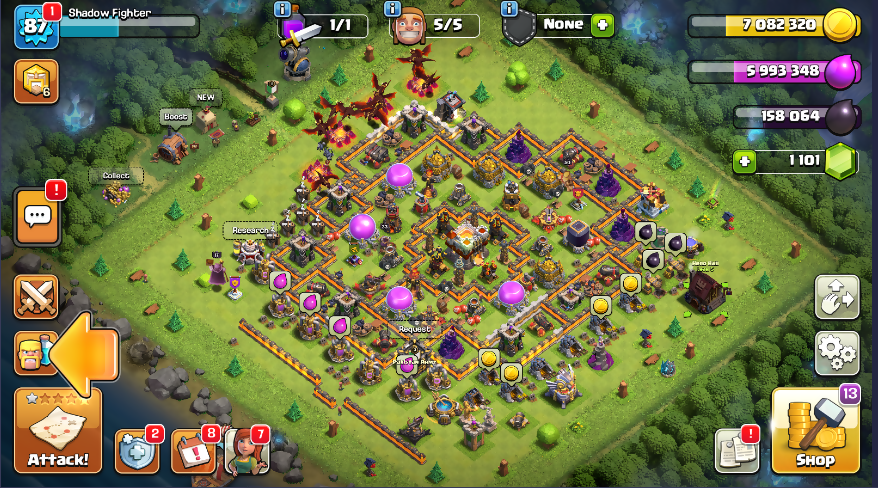Open the red-haired villager portrait button
878x488 pixels.
pos(246,451)
